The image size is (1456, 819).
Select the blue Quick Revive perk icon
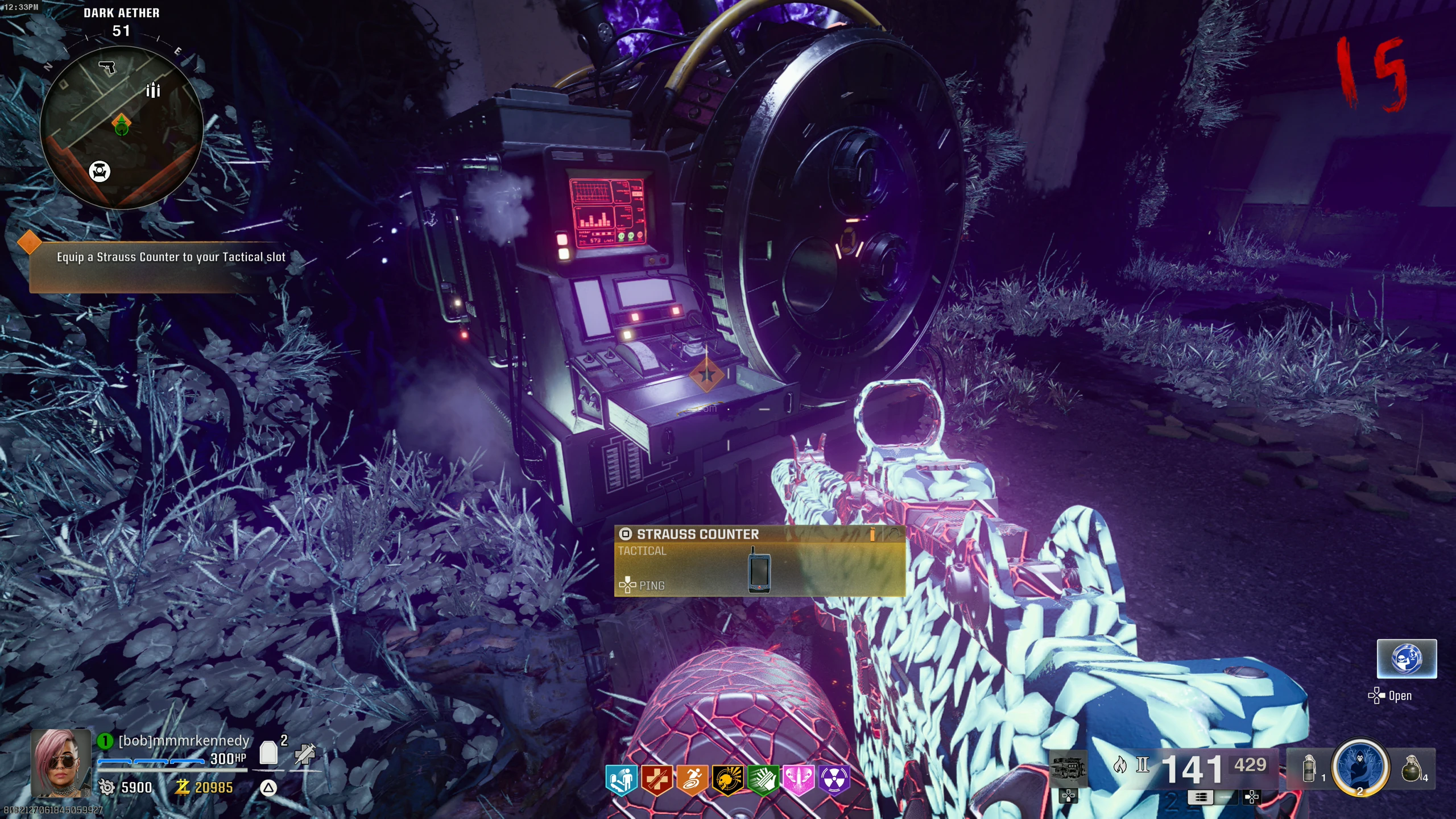[621, 779]
